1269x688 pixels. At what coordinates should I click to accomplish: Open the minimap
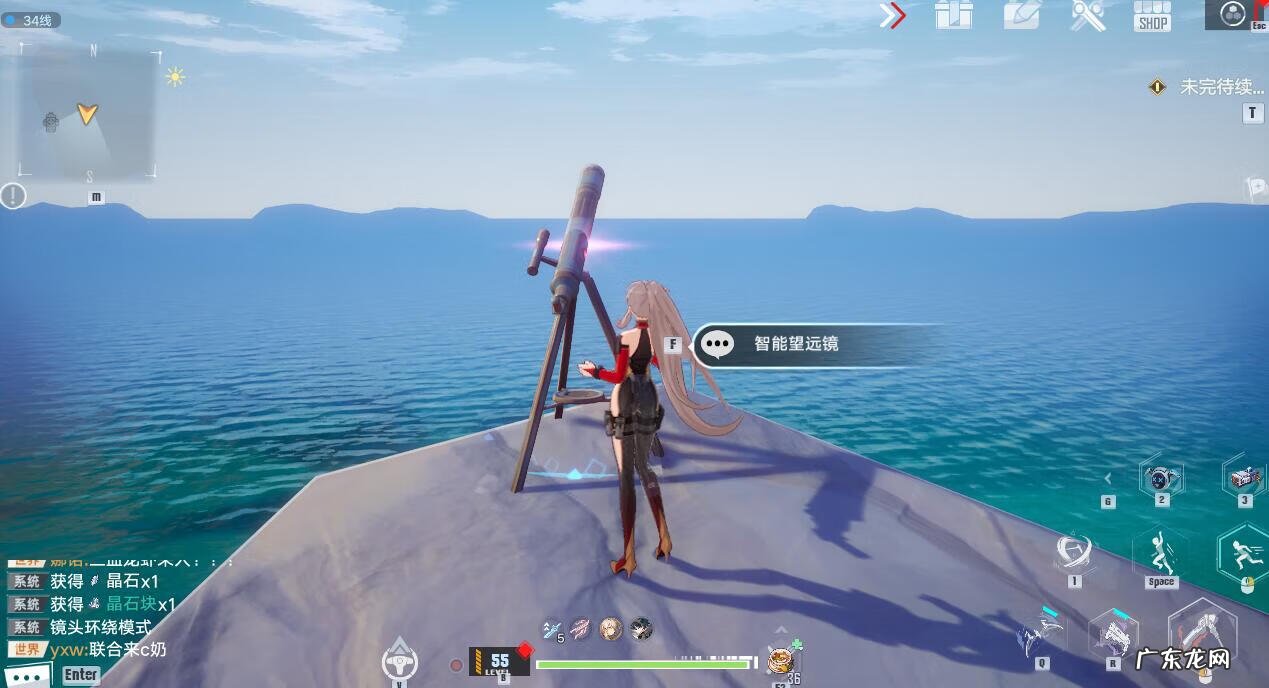point(88,113)
